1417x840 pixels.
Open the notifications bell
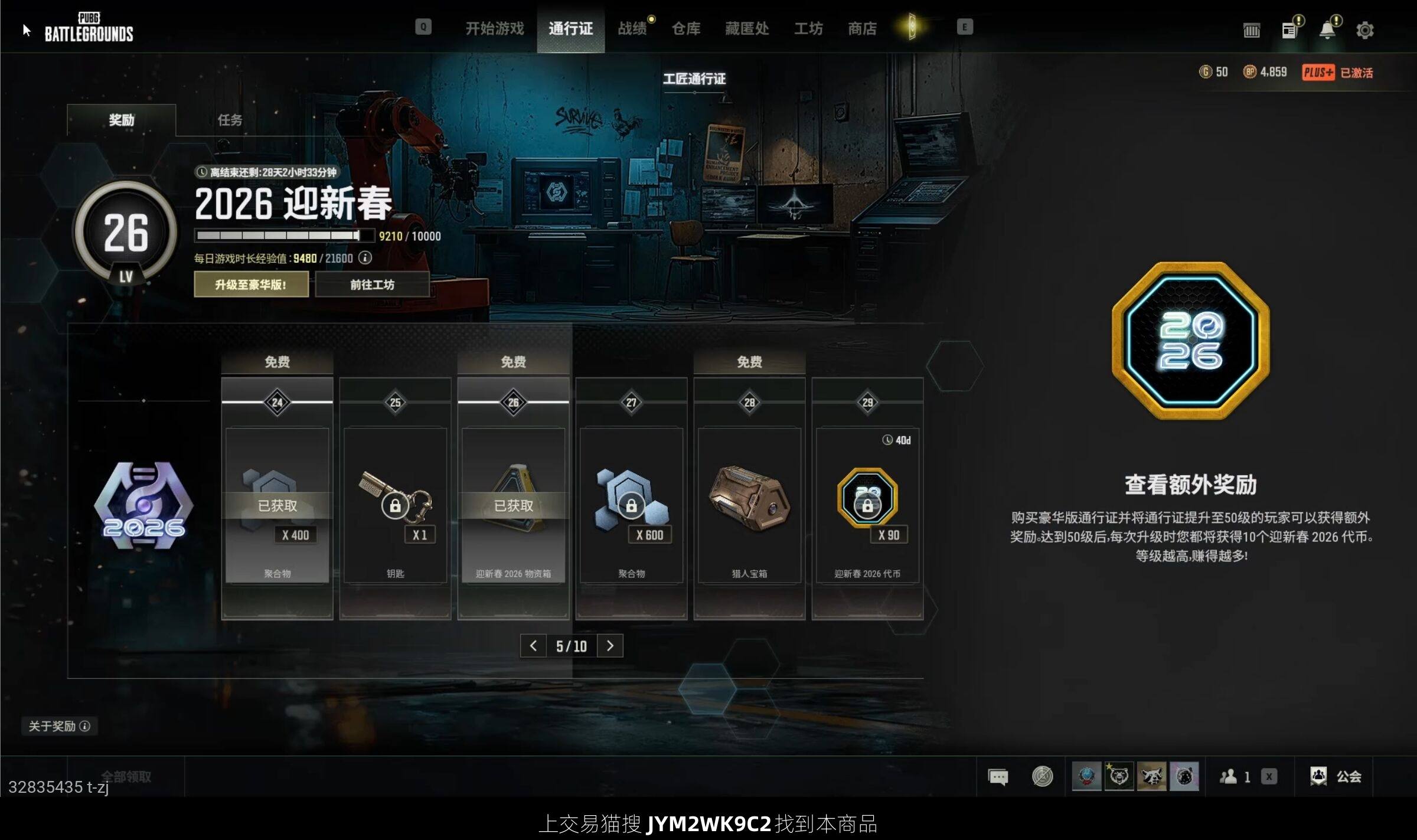1327,30
